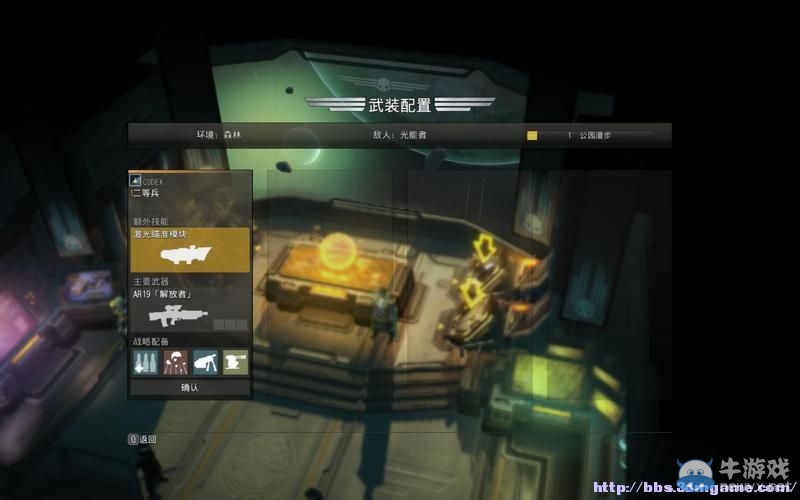
Task: Choose the sentry turret stratagem icon
Action: tap(235, 362)
